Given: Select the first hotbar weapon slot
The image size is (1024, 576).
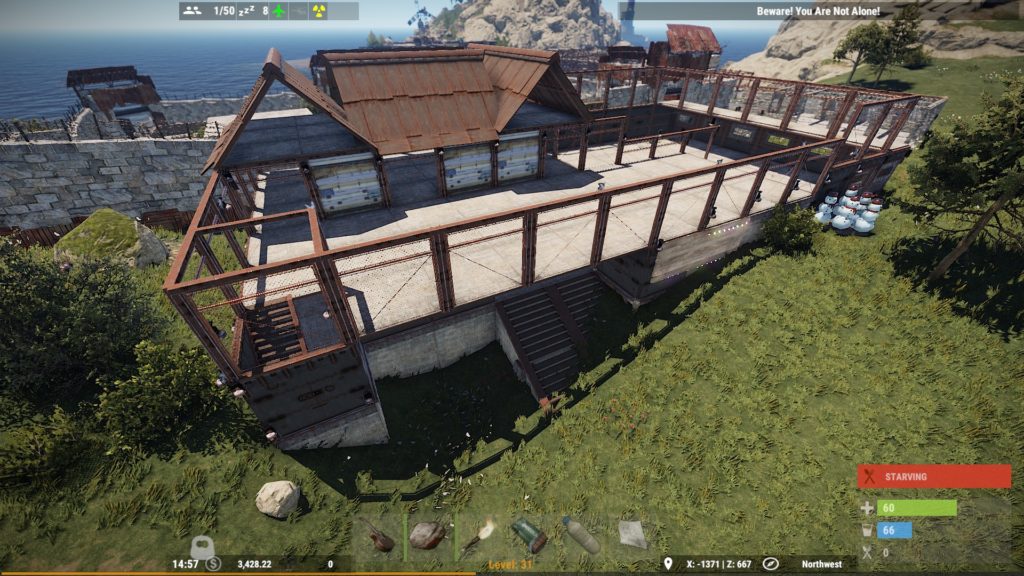Looking at the screenshot, I should [x=377, y=536].
